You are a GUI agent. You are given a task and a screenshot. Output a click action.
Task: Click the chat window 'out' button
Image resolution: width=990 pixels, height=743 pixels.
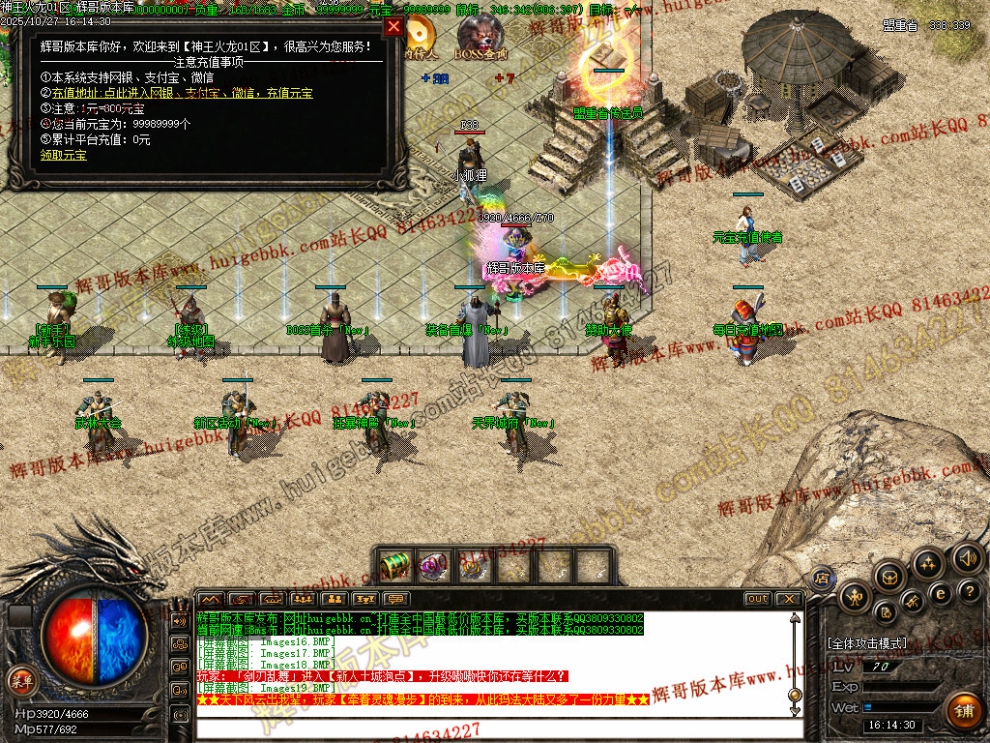757,599
